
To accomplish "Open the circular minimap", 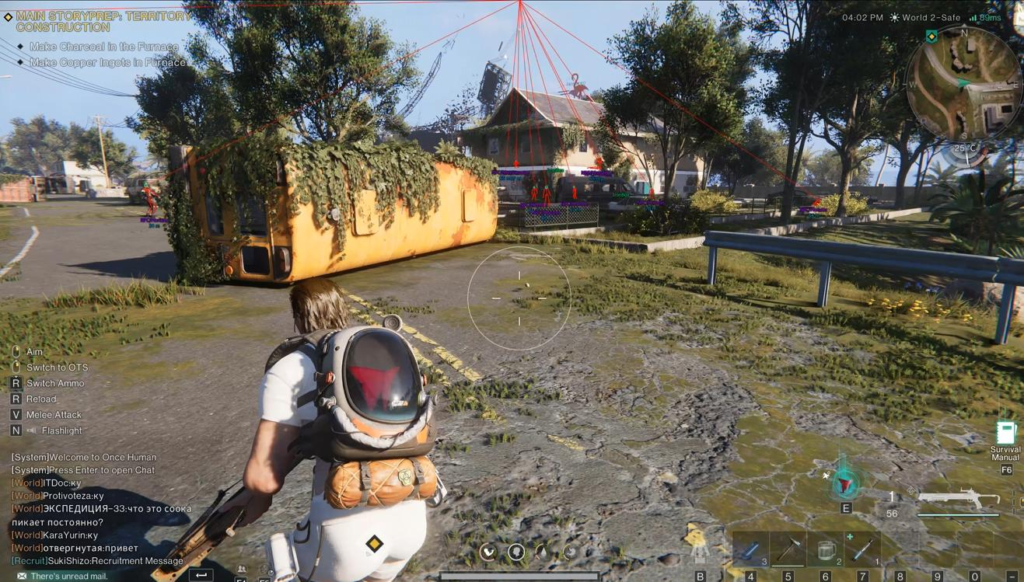I will [x=963, y=82].
